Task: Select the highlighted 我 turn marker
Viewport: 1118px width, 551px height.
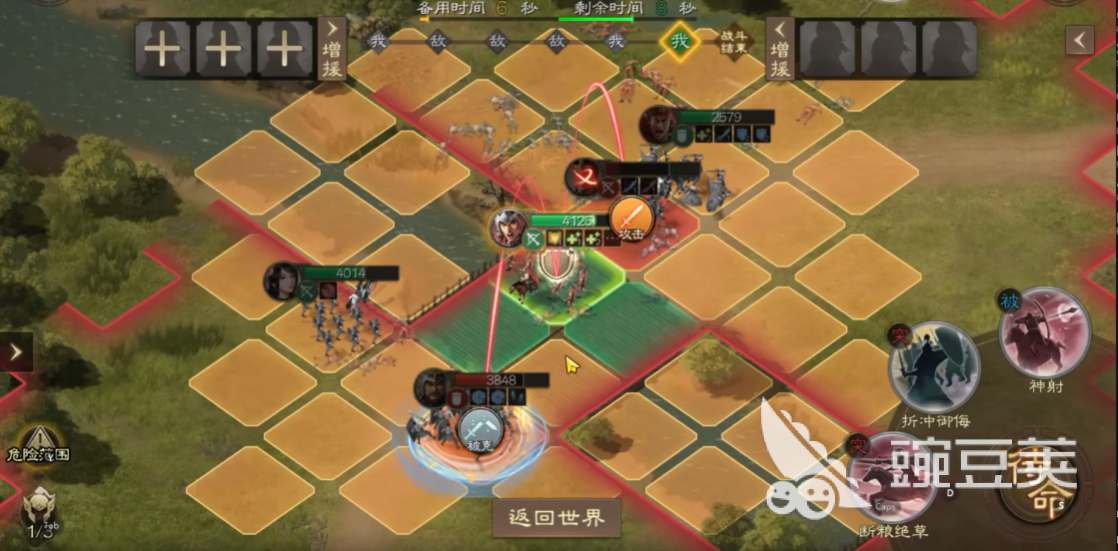Action: point(680,42)
